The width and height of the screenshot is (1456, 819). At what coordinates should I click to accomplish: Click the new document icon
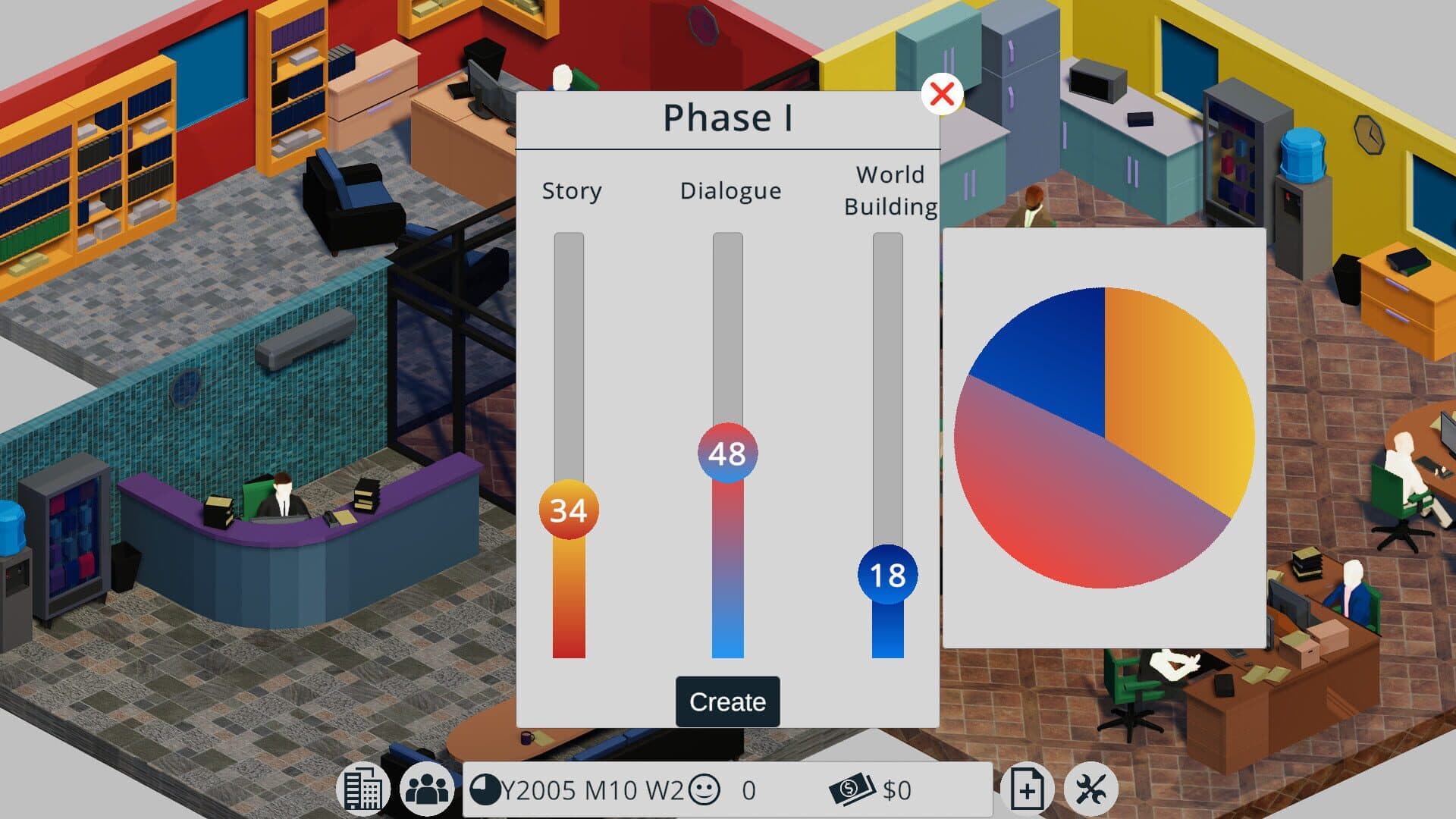coord(1027,789)
